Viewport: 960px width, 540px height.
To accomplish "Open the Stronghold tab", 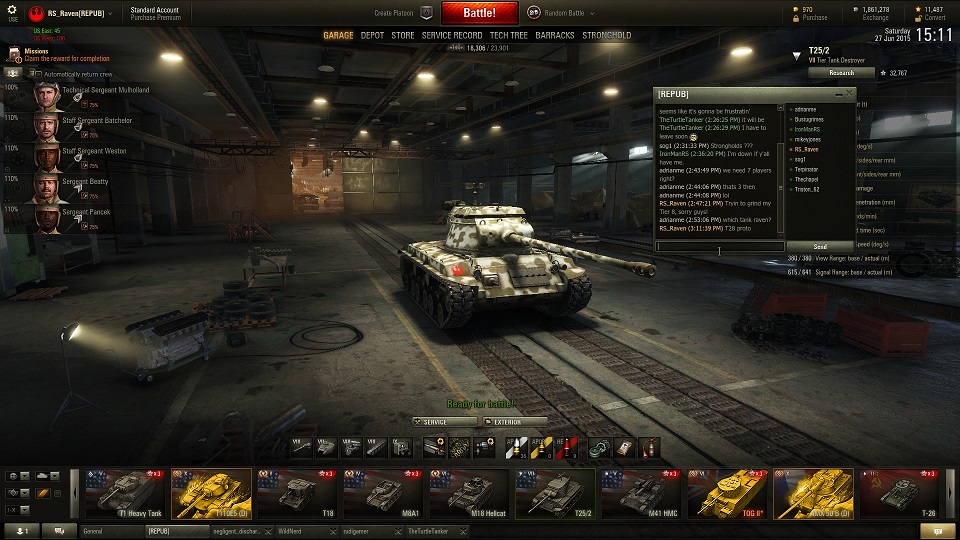I will (606, 35).
